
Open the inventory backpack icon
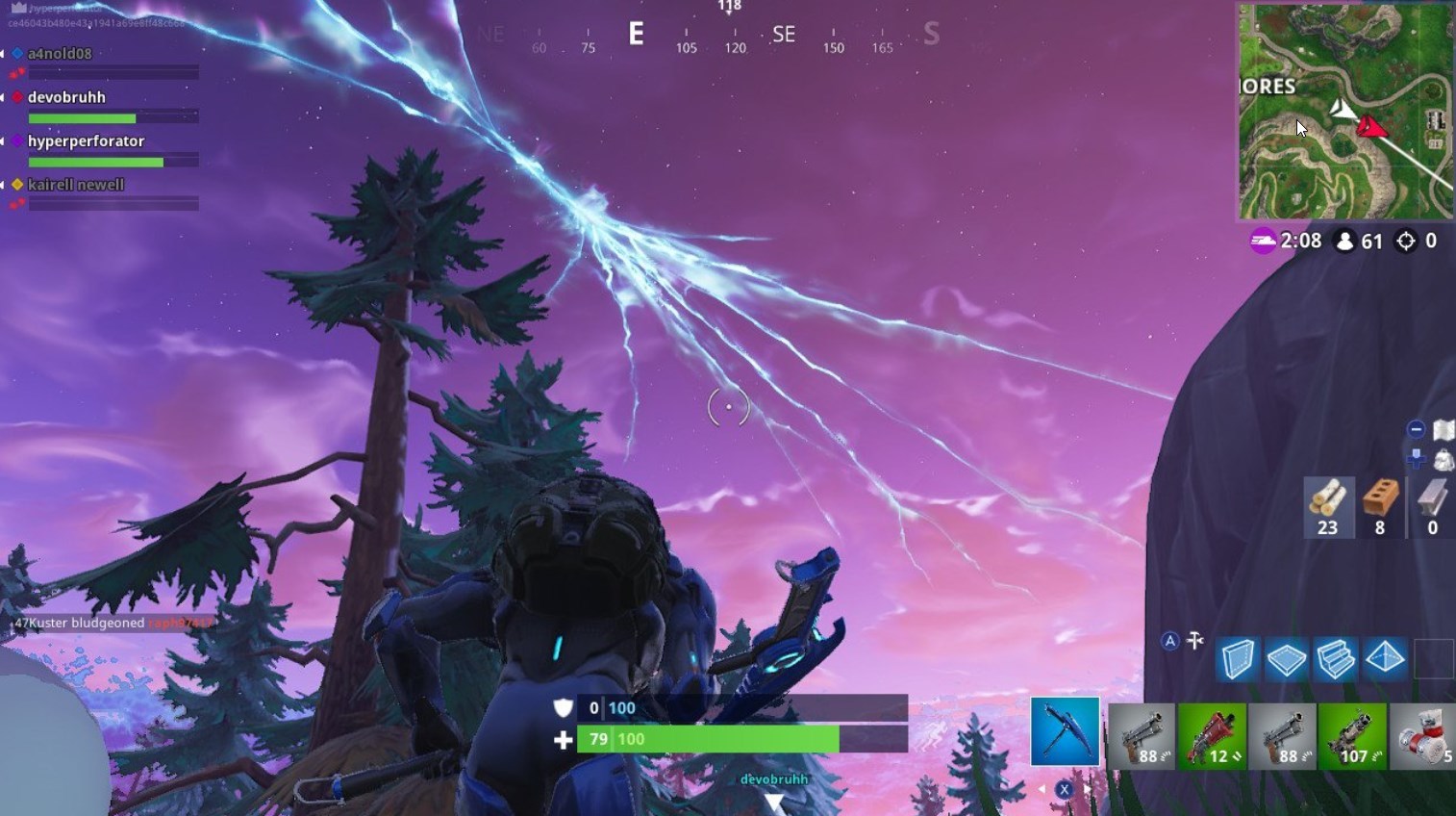(1443, 460)
